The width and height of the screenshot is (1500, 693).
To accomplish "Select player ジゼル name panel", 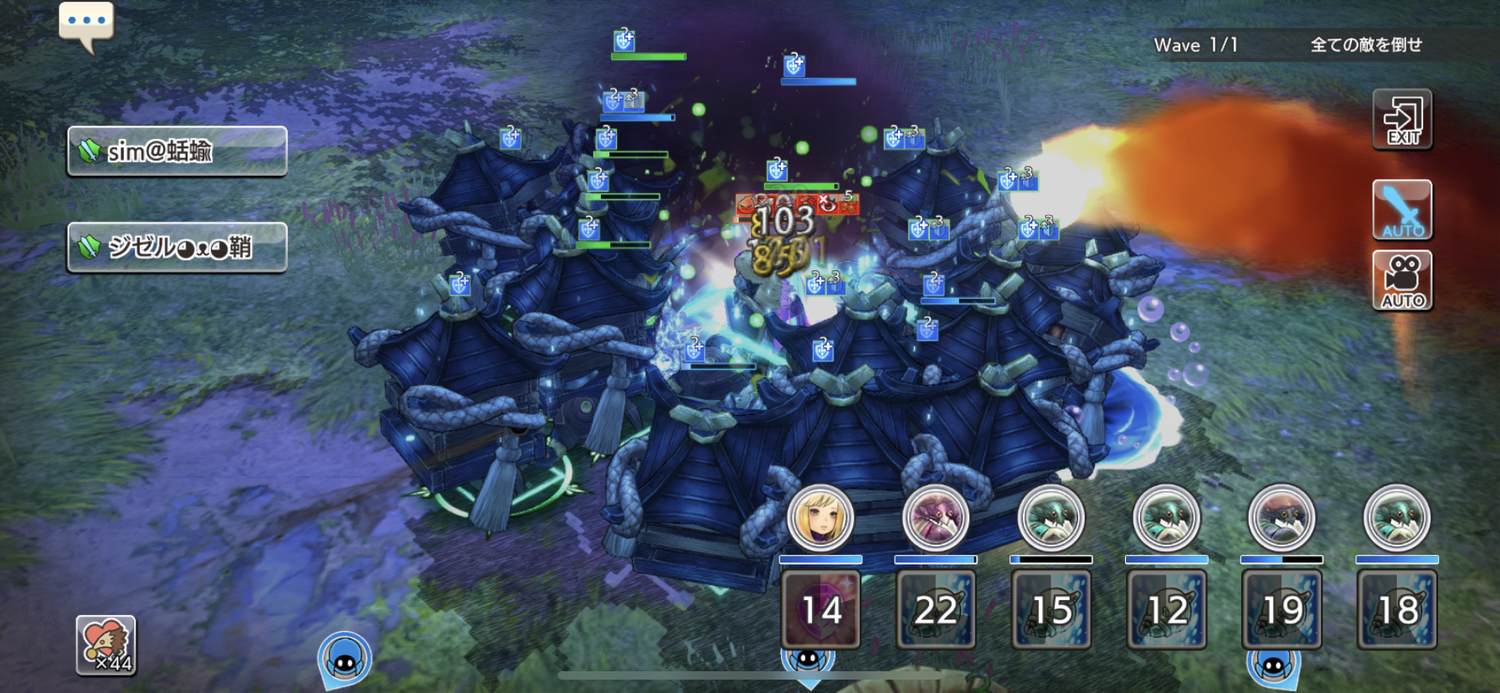I will [177, 247].
